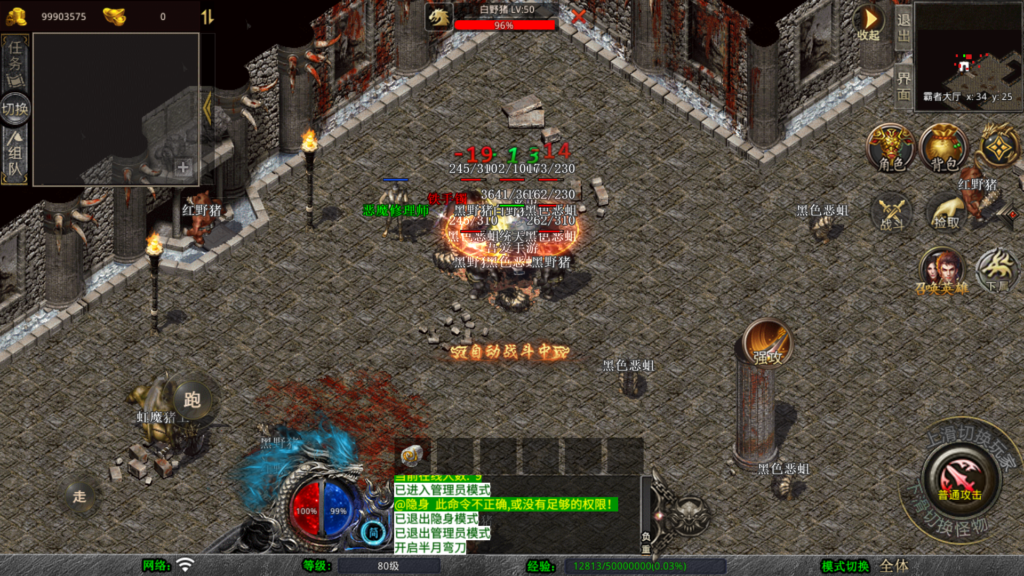Viewport: 1024px width, 576px height.
Task: Summon hero with the 召唤英雄 button
Action: click(x=941, y=271)
